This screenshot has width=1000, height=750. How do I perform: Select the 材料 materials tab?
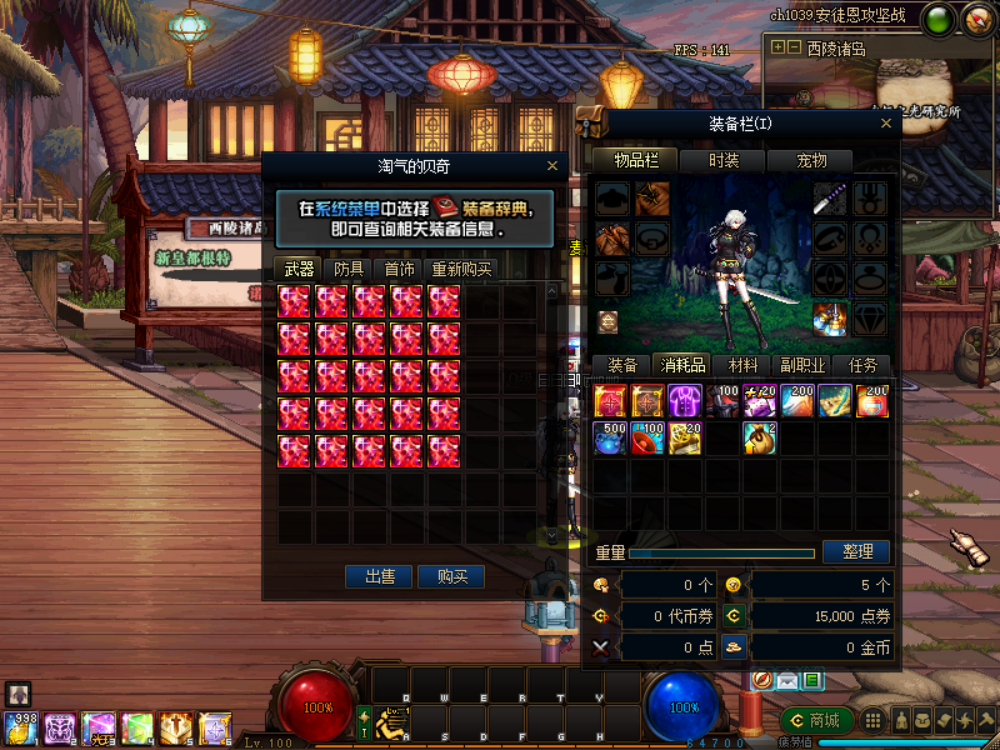click(742, 366)
